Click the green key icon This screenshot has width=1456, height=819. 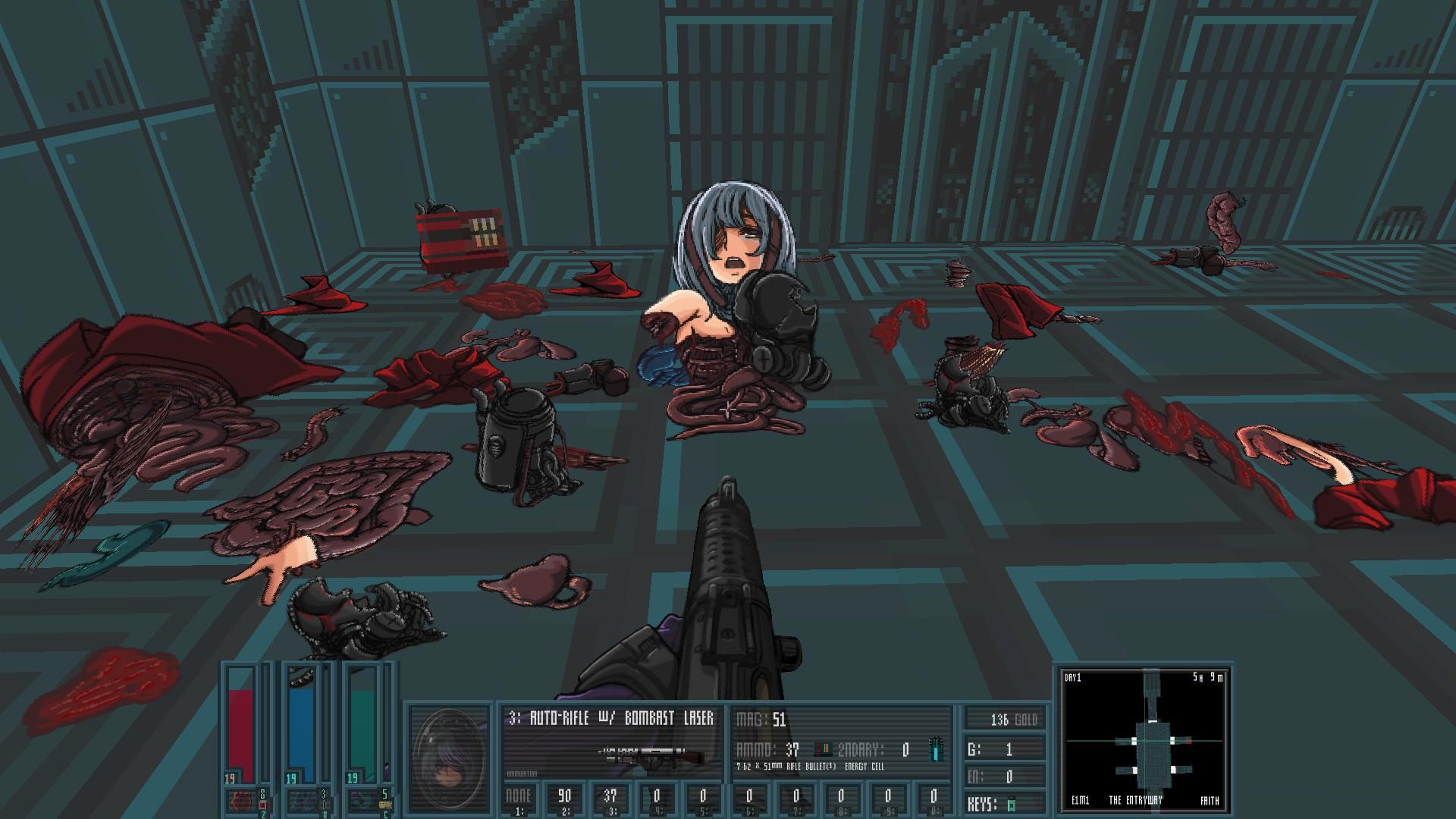click(x=1010, y=803)
